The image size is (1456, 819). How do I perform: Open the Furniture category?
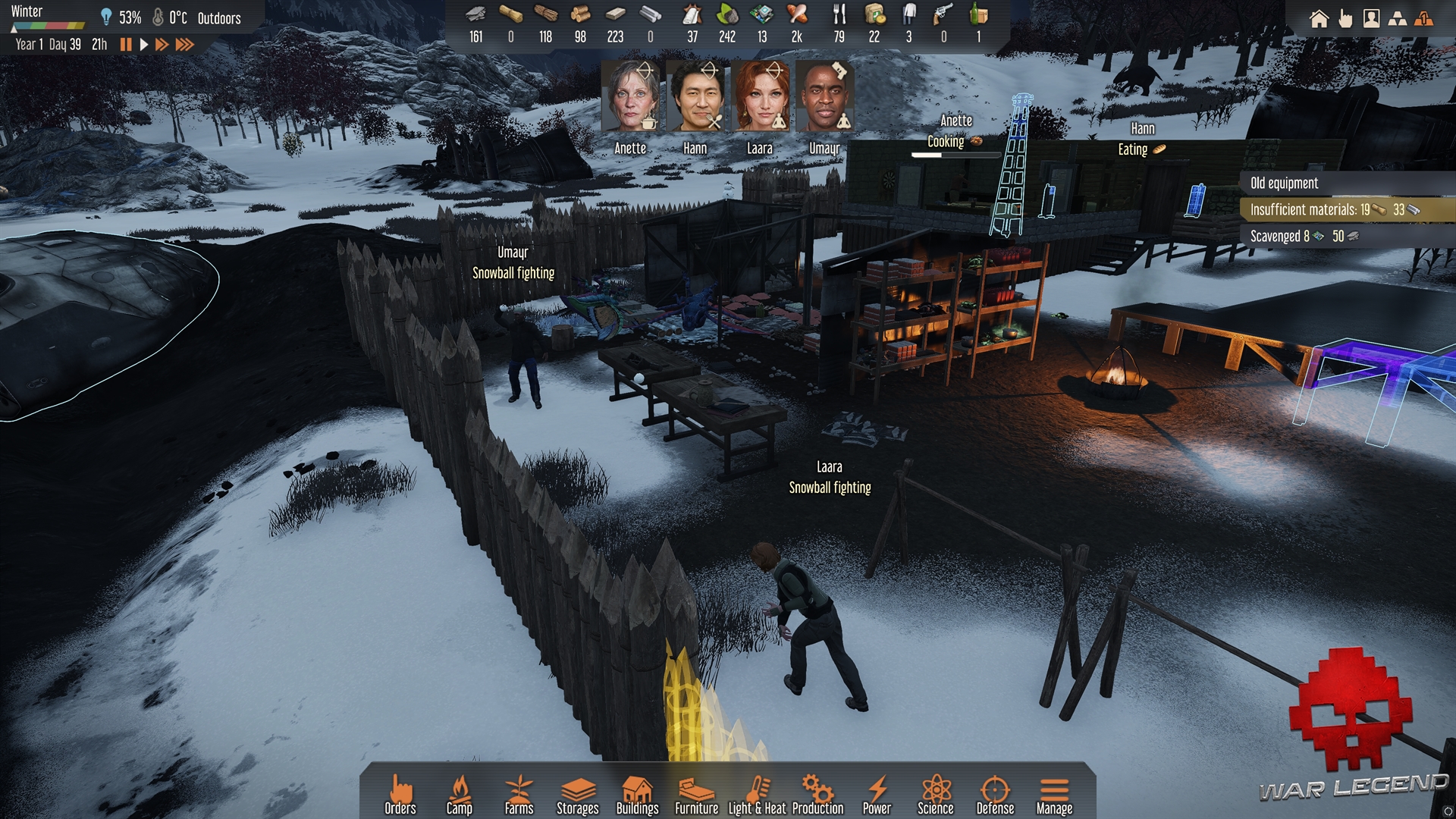697,795
